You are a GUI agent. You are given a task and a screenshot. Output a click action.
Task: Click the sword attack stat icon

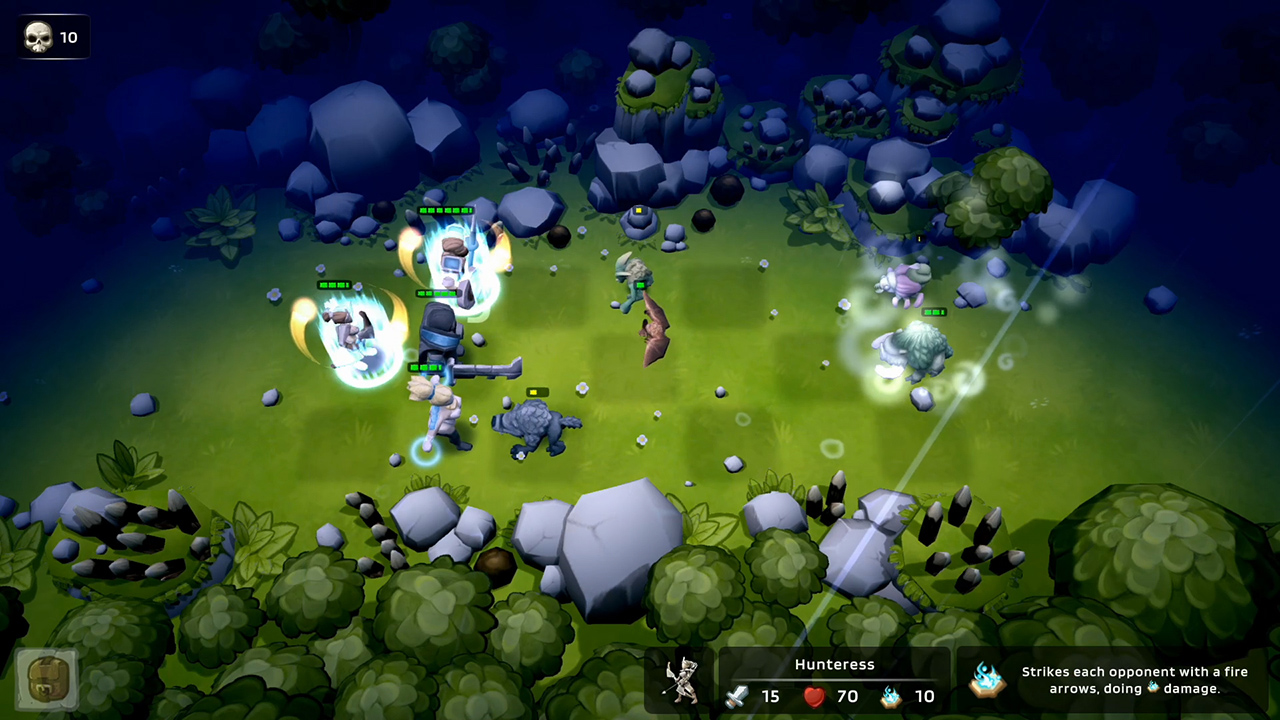click(737, 697)
